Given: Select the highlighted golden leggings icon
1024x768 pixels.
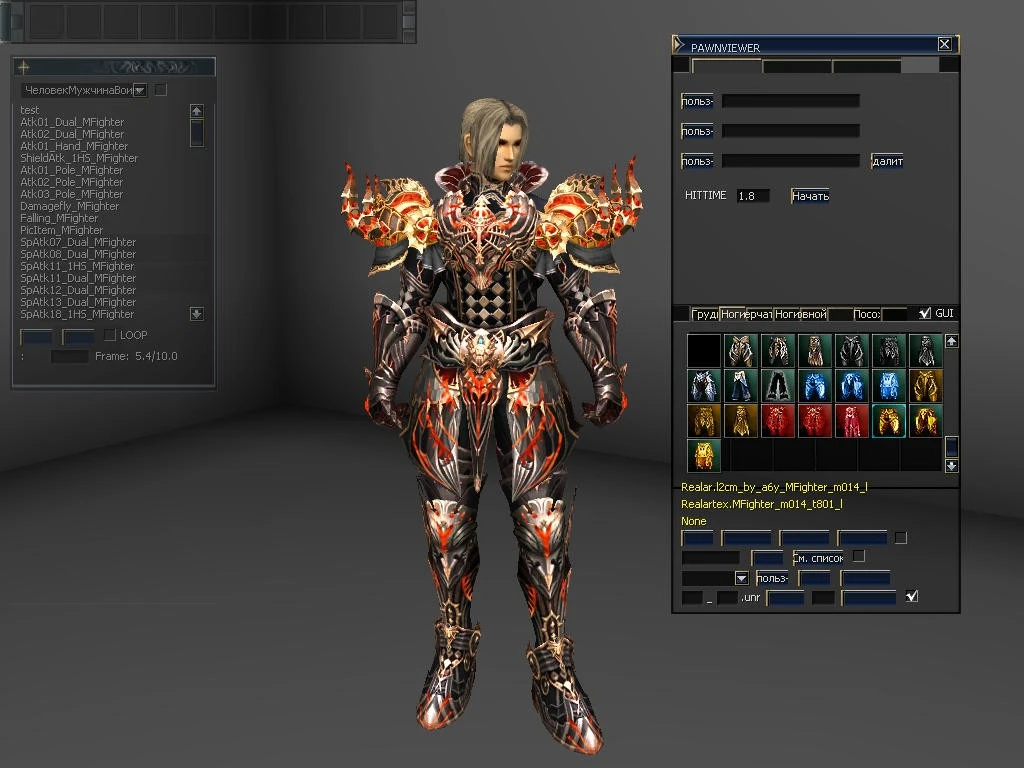Looking at the screenshot, I should (x=888, y=421).
